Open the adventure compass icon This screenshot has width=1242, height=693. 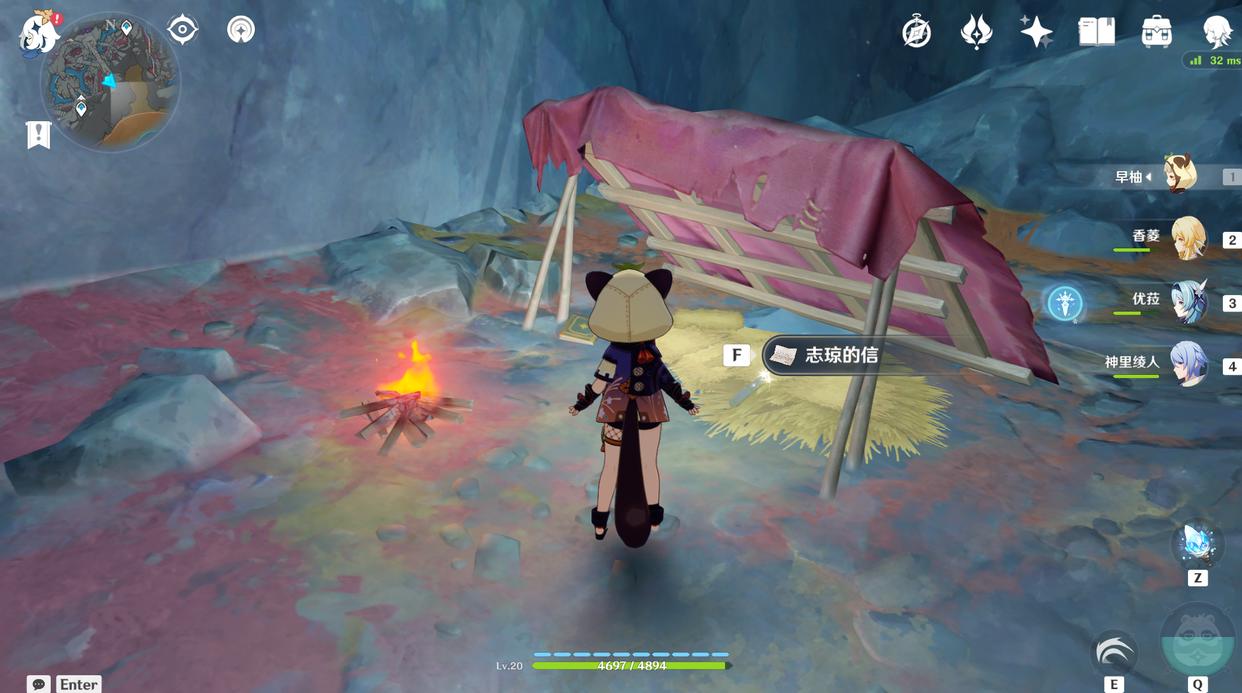coord(916,32)
